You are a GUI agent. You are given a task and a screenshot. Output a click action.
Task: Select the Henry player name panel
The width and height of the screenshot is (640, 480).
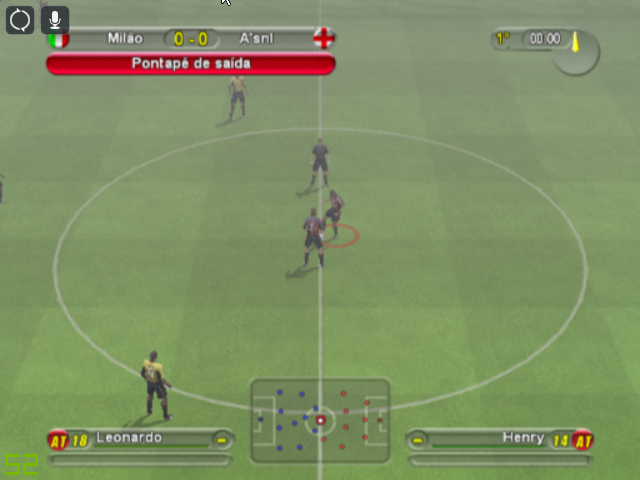(x=502, y=438)
